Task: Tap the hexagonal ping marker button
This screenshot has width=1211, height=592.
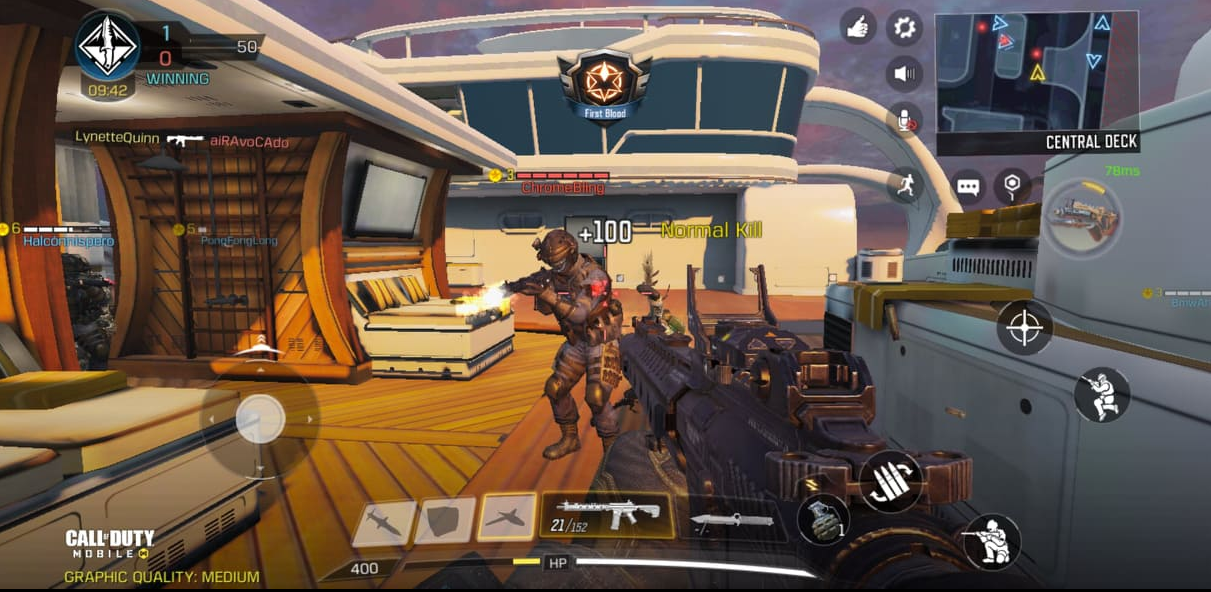Action: pos(1013,186)
